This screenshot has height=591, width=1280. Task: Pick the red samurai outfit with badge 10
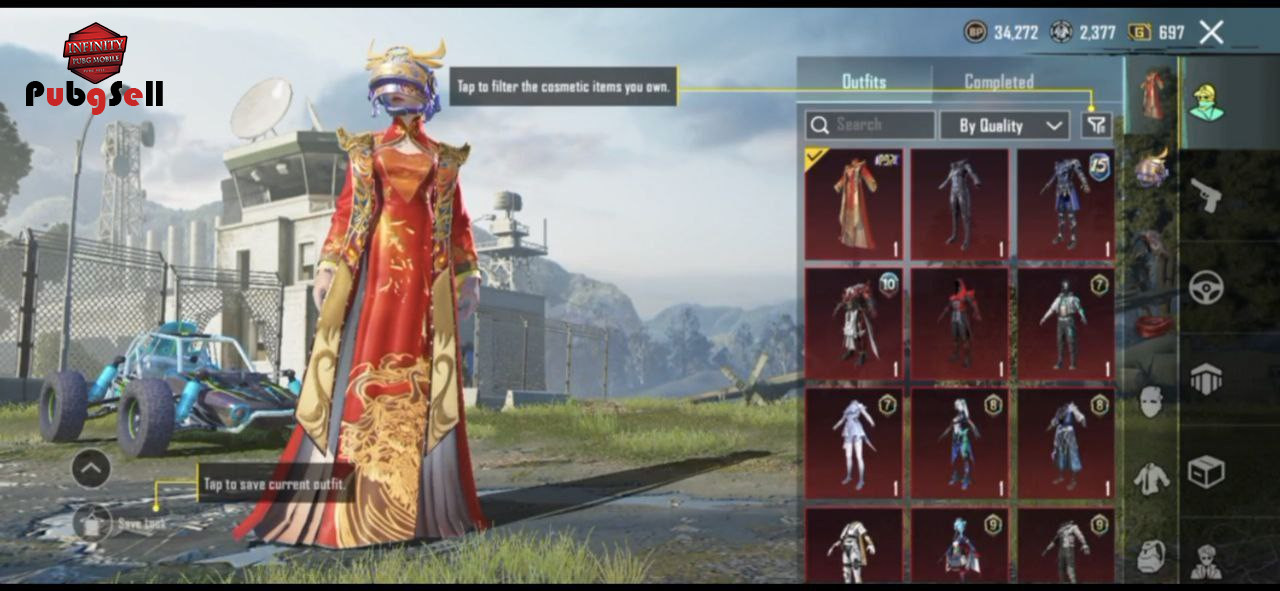(855, 324)
